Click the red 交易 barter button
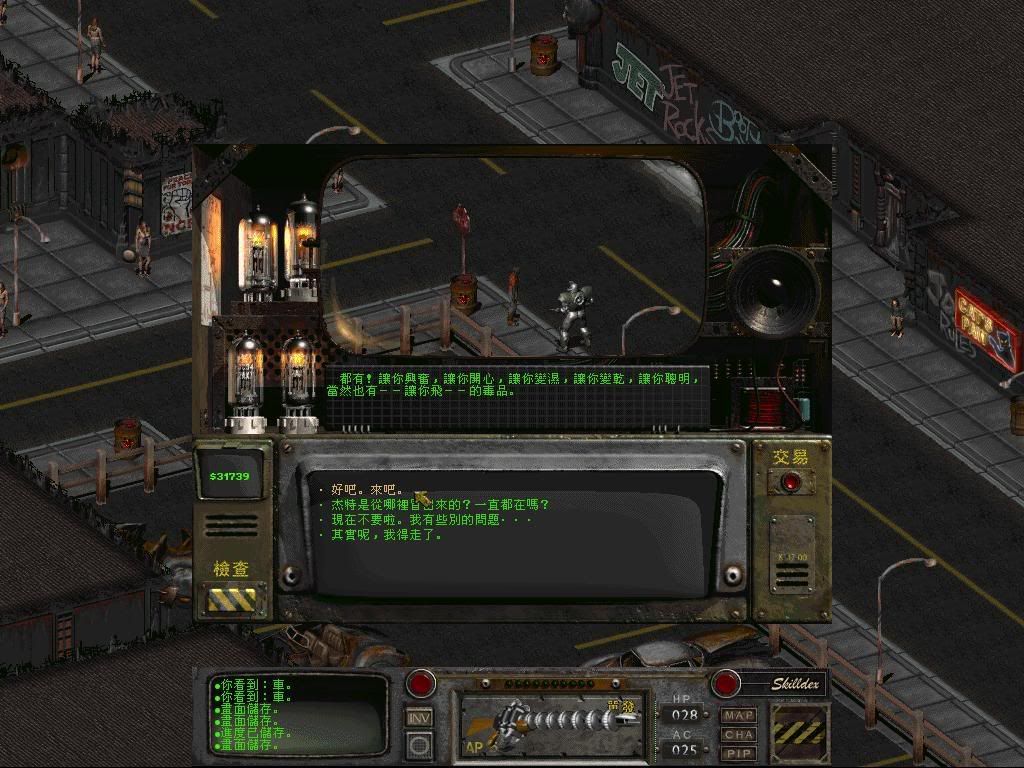 [x=792, y=482]
